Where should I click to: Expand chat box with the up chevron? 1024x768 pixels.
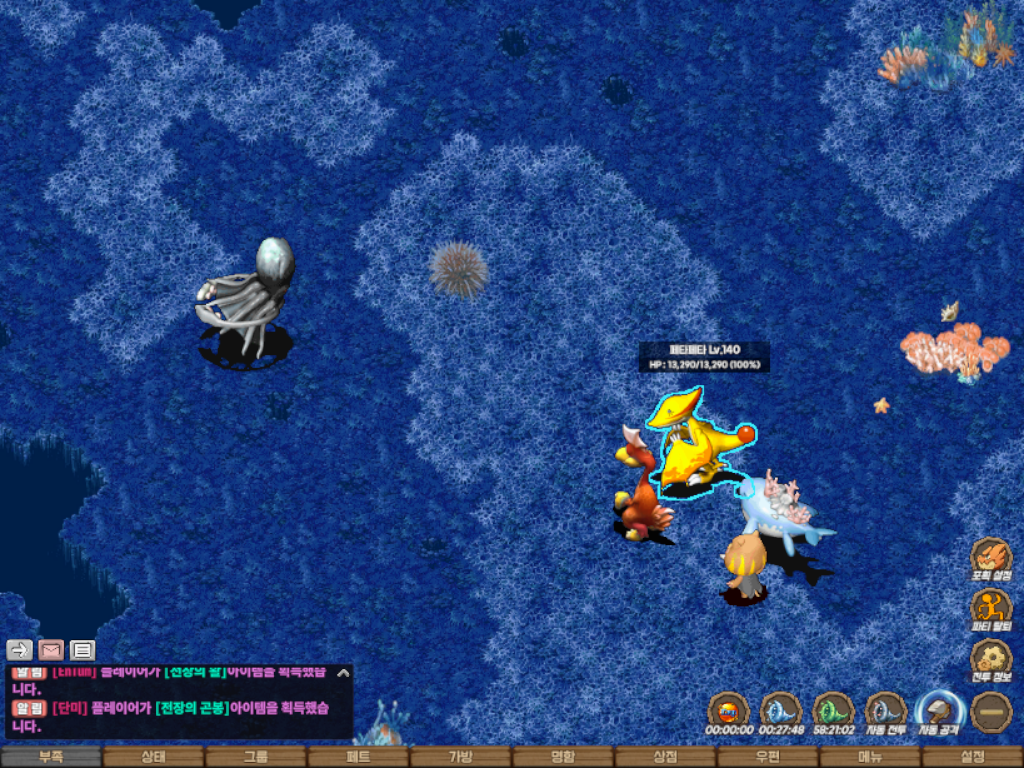343,673
